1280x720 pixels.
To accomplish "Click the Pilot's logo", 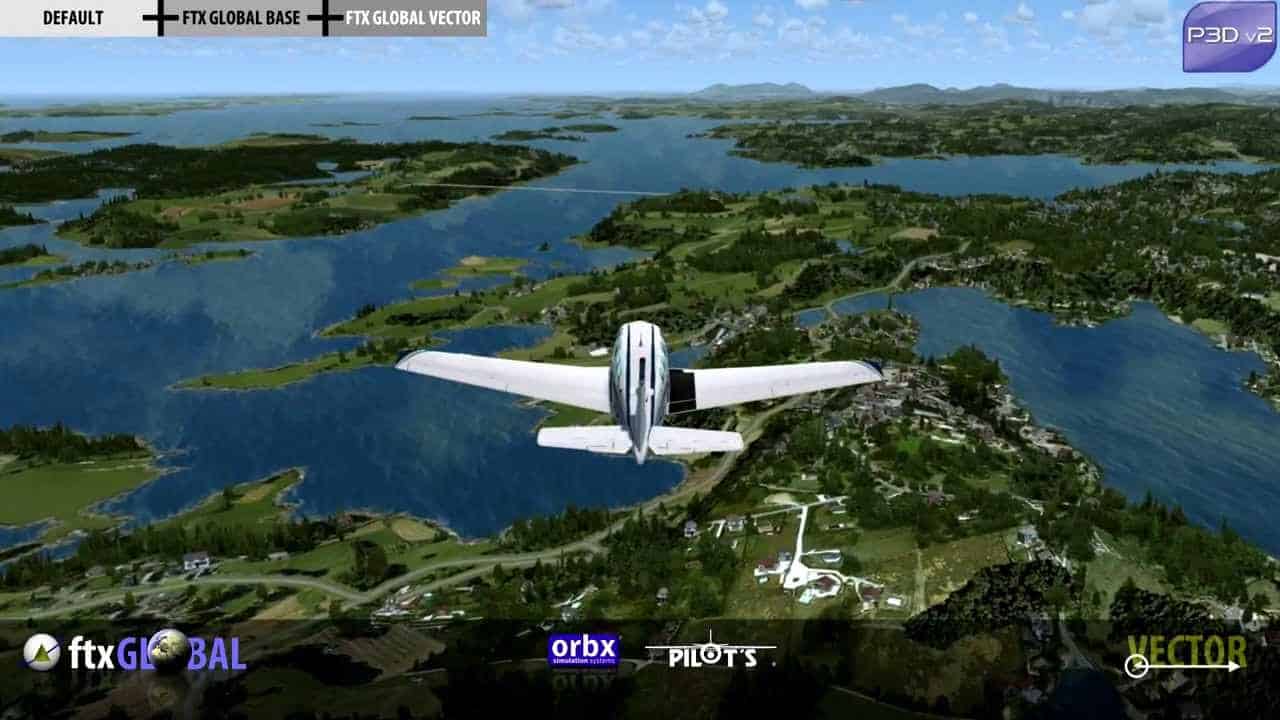I will [710, 651].
